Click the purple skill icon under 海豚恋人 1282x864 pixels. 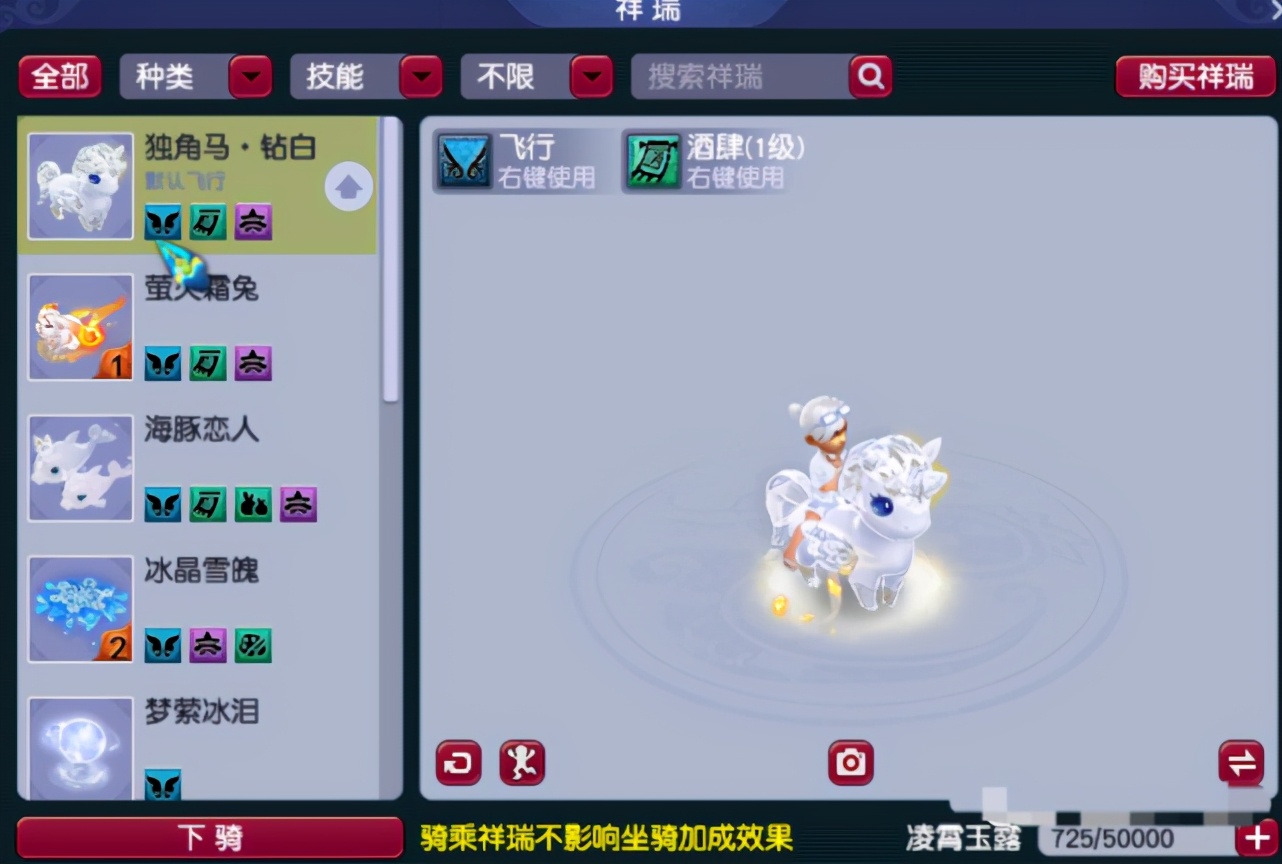298,505
